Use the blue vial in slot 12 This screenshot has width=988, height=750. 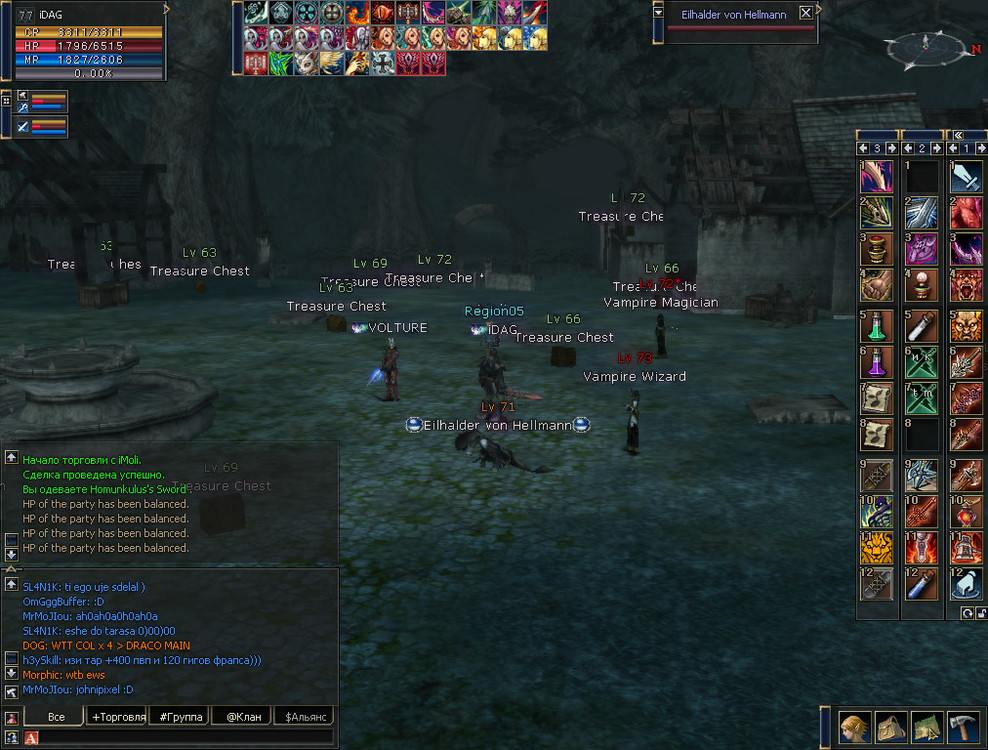click(921, 584)
